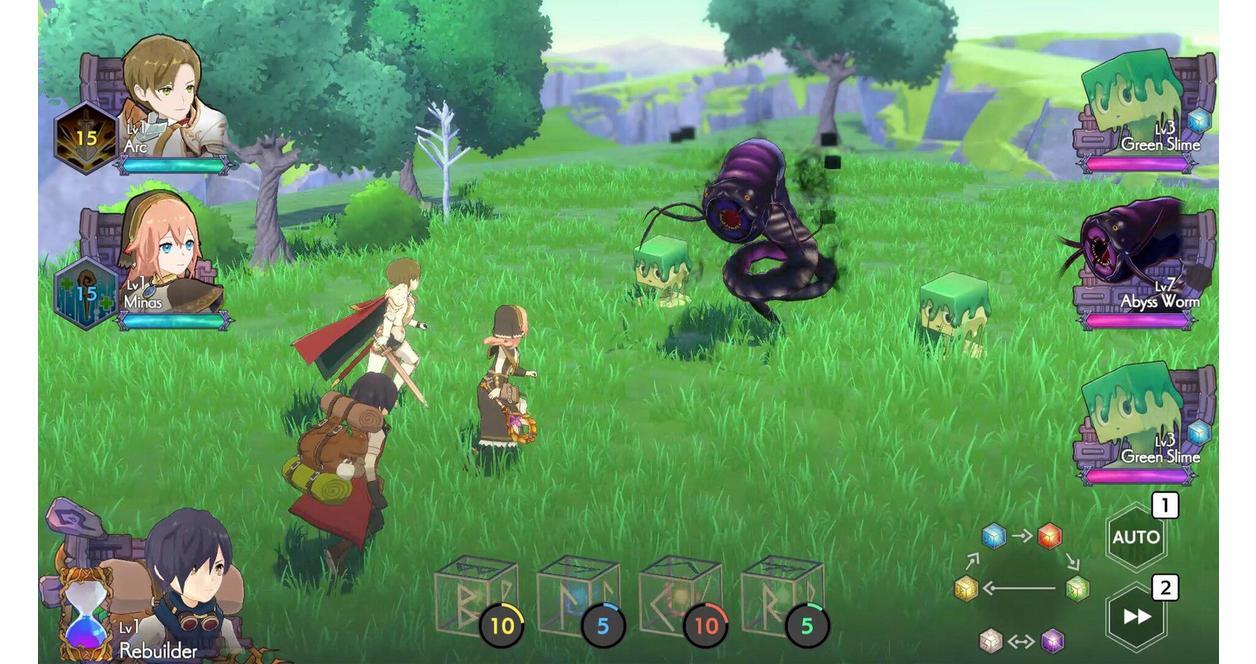Viewport: 1256px width, 664px height.
Task: Activate the fast-forward speed button
Action: tap(1136, 616)
